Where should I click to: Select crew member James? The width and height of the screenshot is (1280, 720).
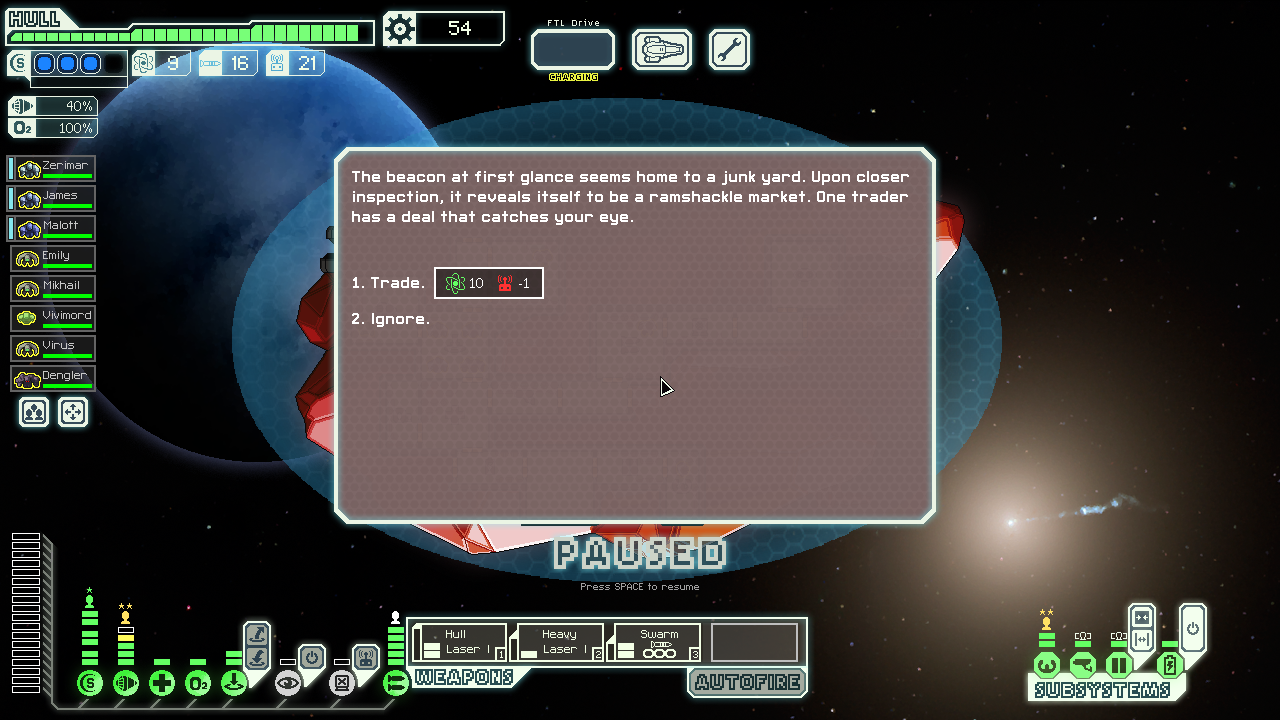pos(54,199)
